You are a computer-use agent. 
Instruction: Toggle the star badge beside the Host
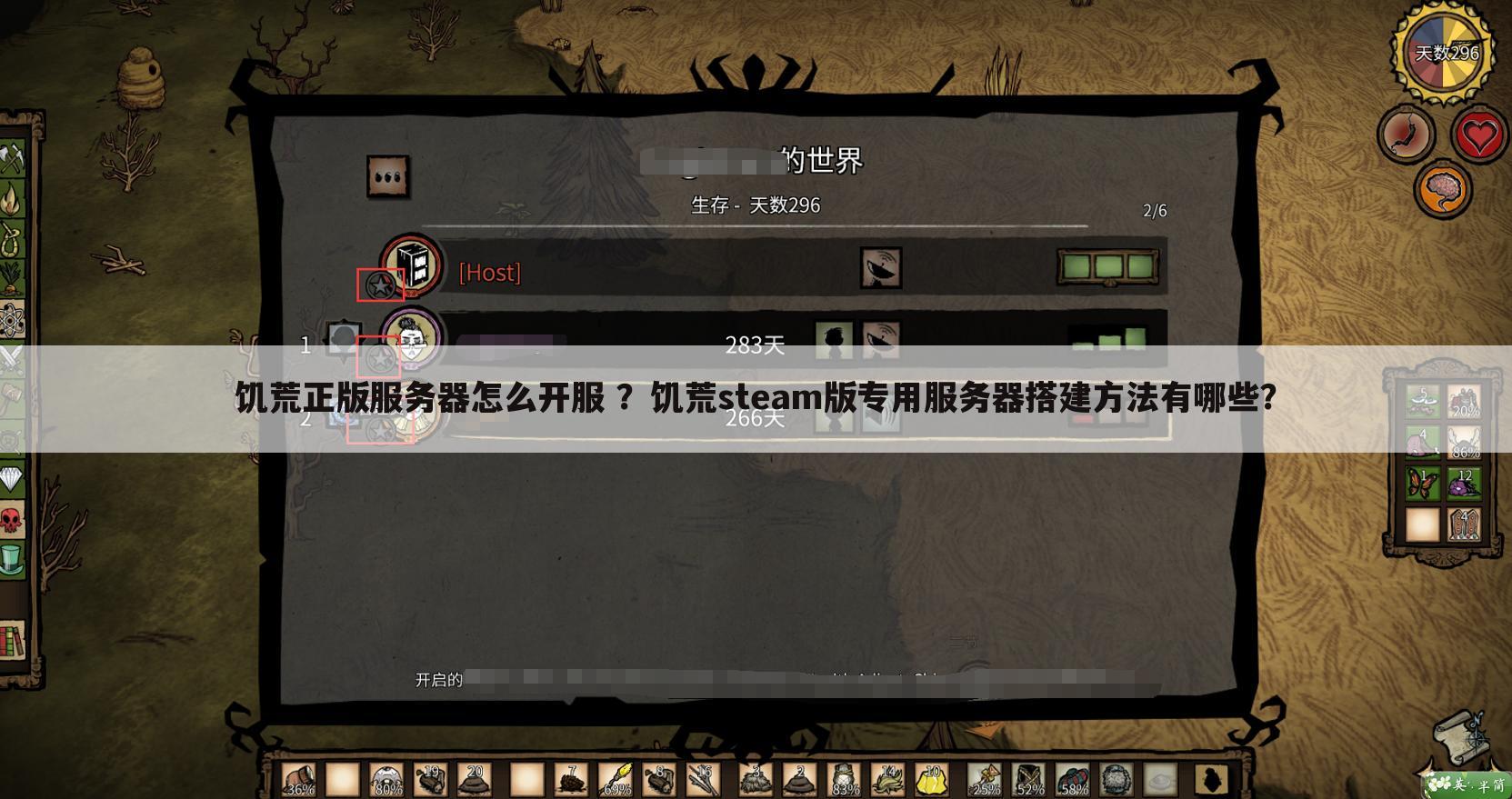coord(380,285)
